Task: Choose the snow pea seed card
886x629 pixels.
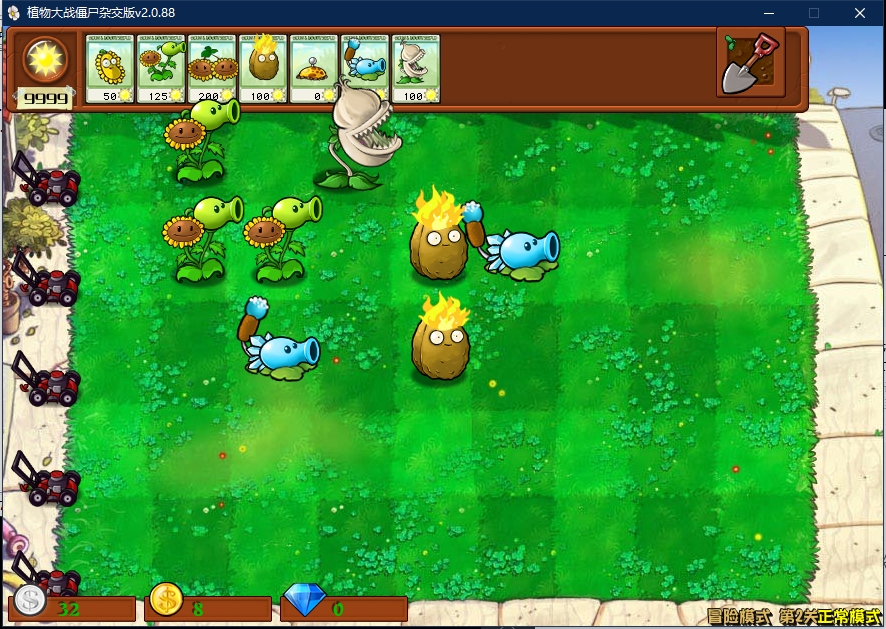Action: [365, 68]
